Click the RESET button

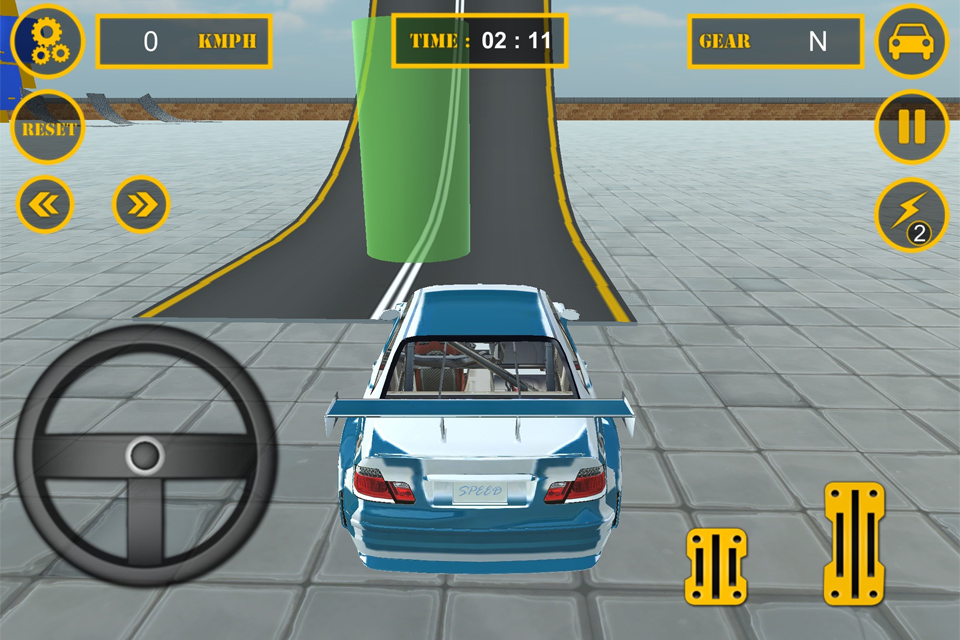coord(47,128)
